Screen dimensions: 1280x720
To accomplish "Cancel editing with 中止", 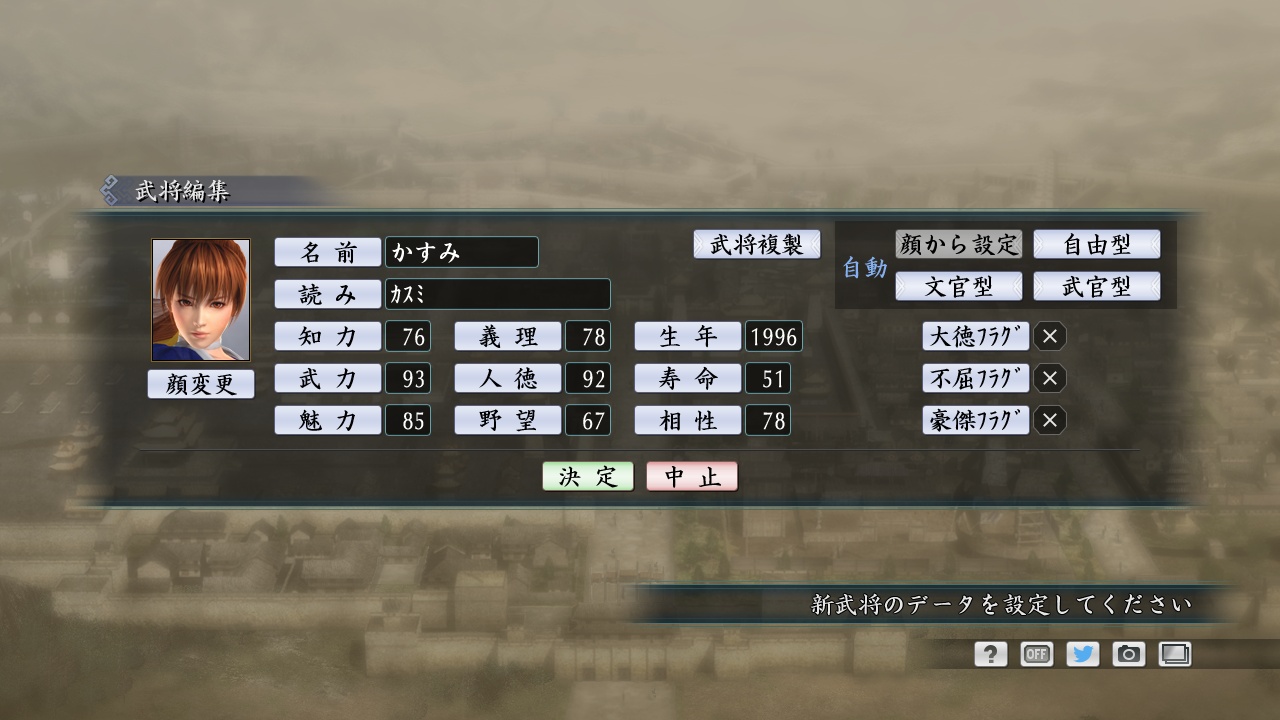I will [x=692, y=476].
